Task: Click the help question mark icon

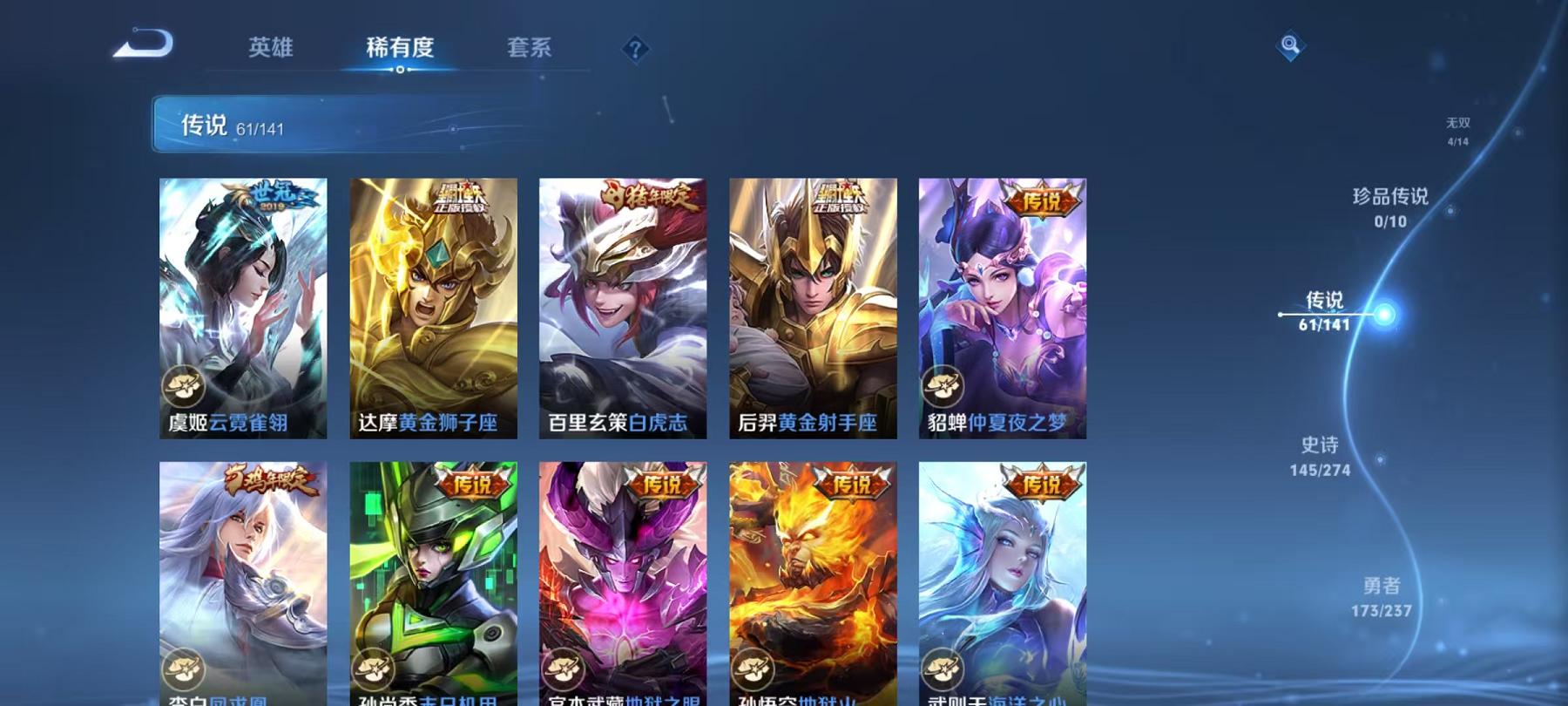Action: 636,48
